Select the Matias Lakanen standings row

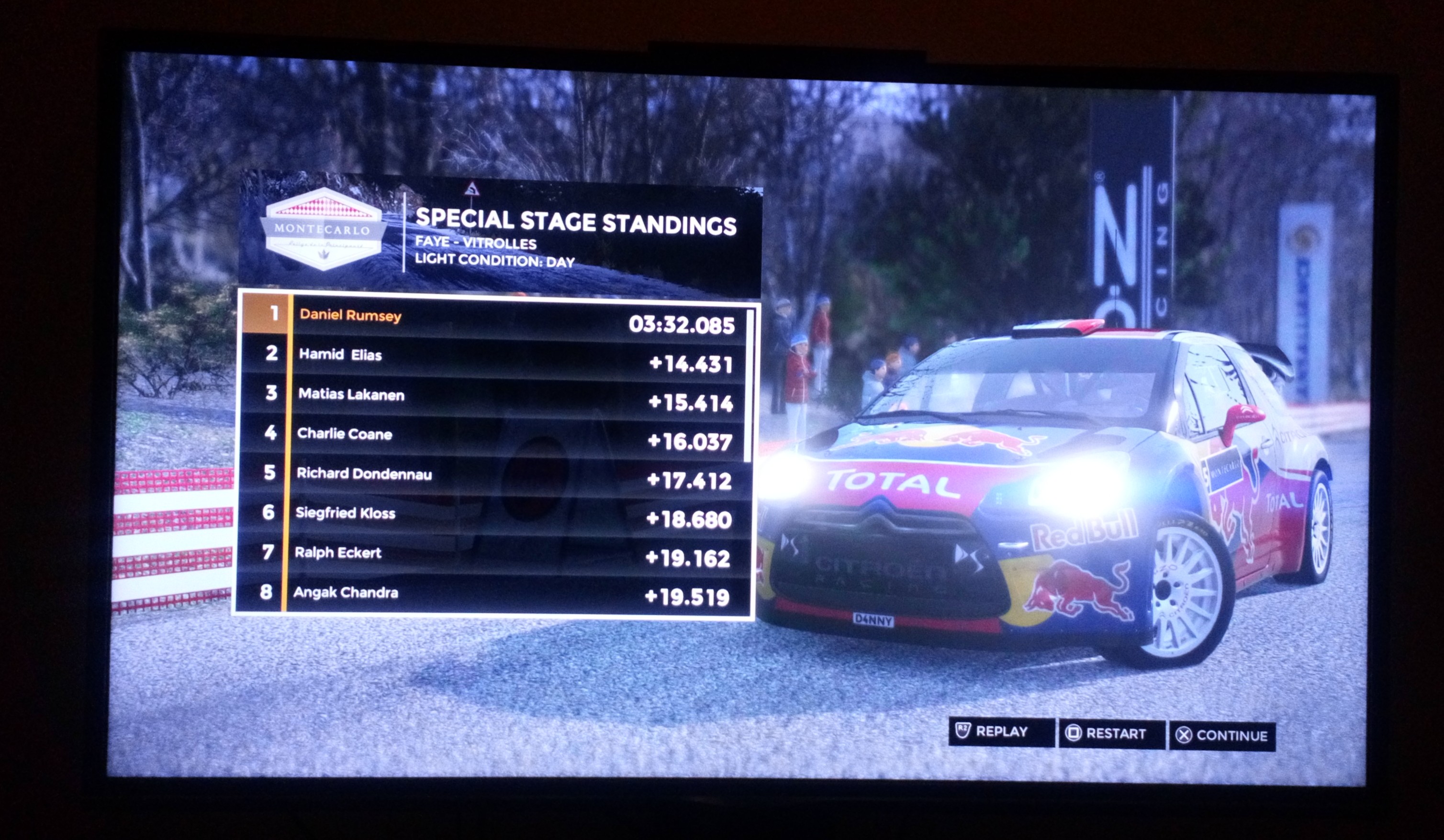[494, 398]
